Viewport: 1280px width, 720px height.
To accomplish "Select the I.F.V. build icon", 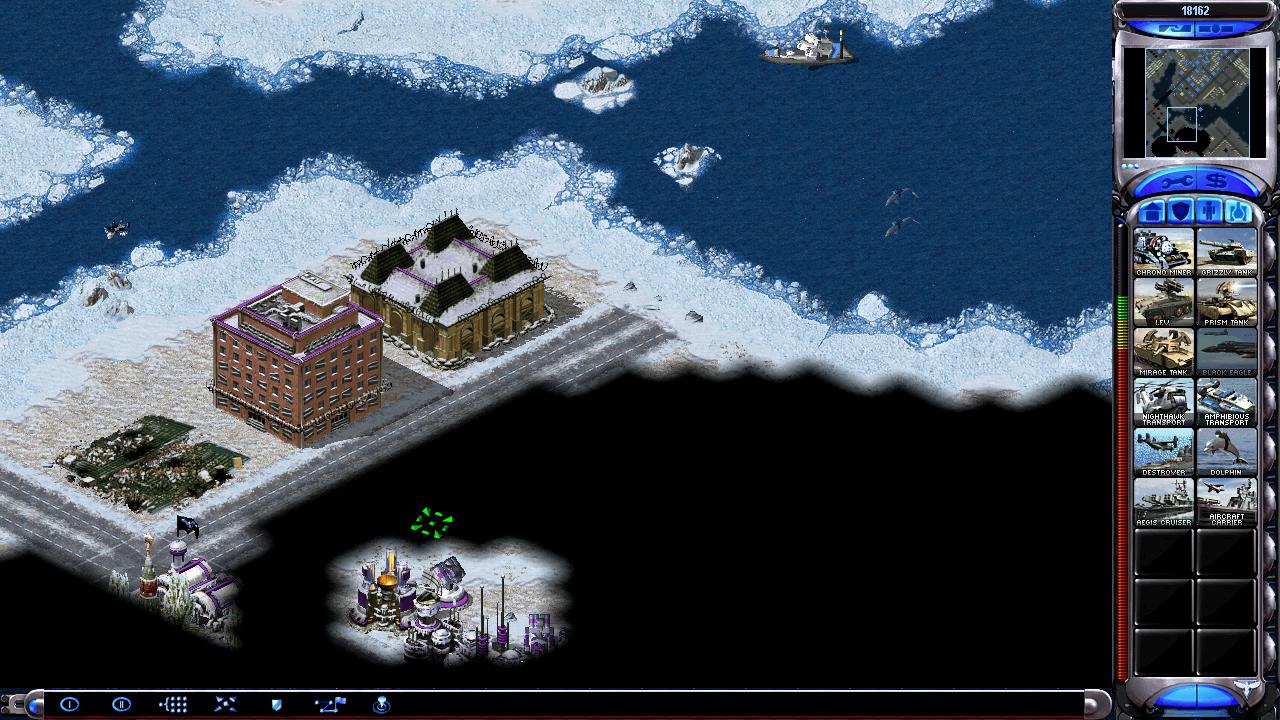I will click(1163, 302).
